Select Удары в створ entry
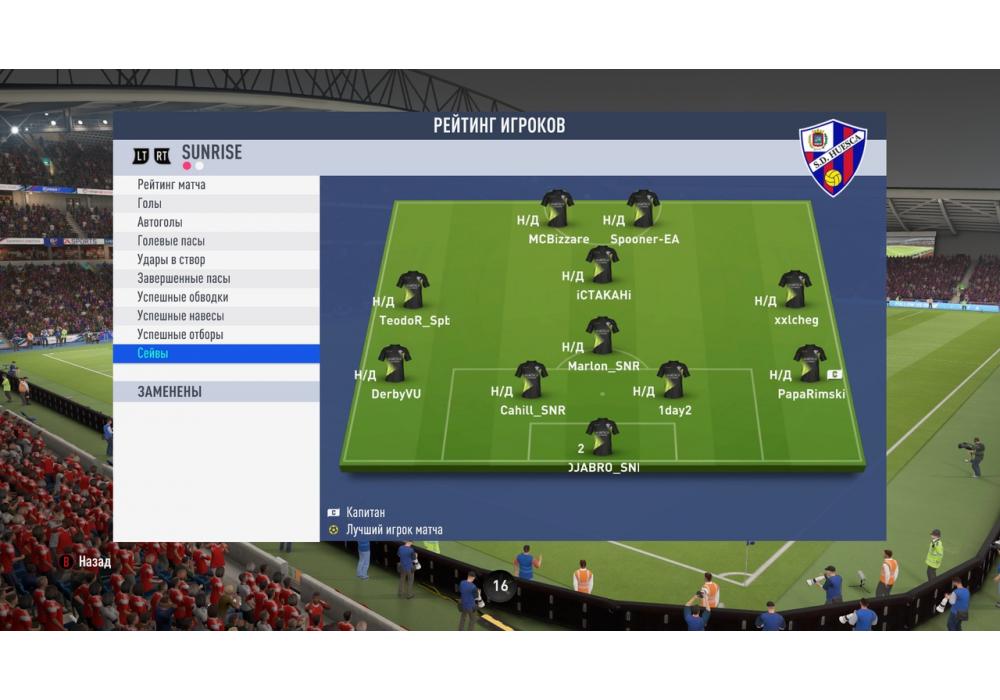 point(217,260)
